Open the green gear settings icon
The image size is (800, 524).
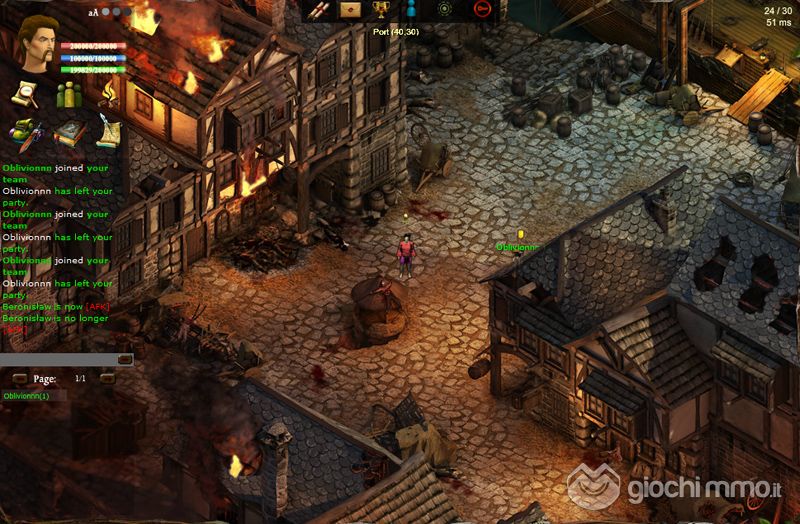(445, 10)
